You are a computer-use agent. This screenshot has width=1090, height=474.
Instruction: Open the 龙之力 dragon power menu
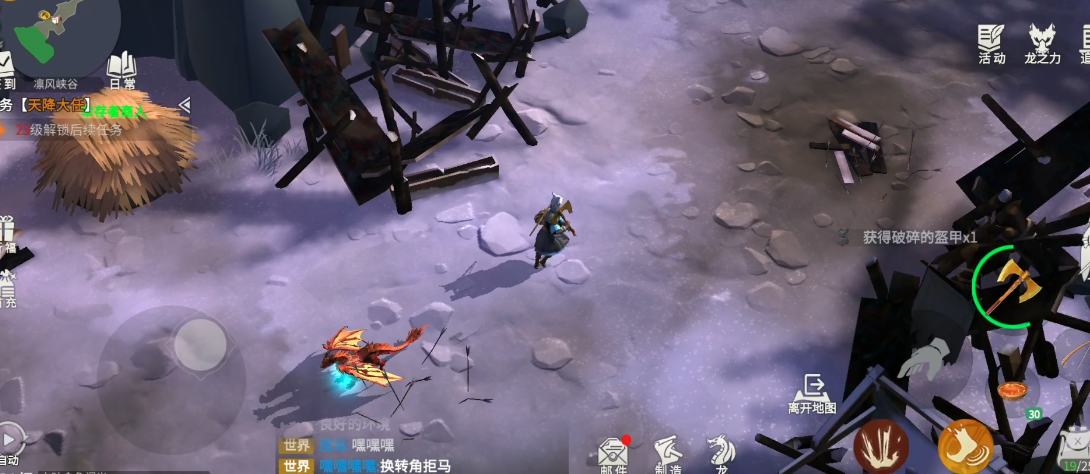1043,44
